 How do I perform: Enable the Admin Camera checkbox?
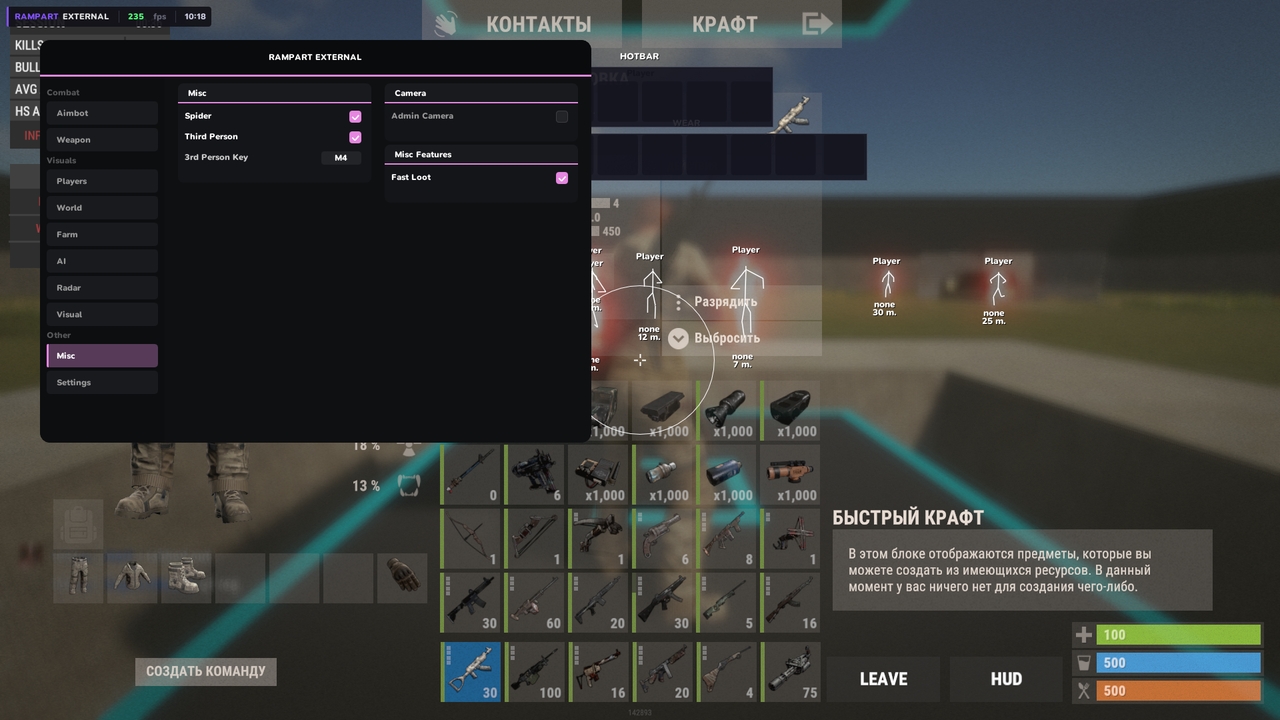click(x=561, y=115)
